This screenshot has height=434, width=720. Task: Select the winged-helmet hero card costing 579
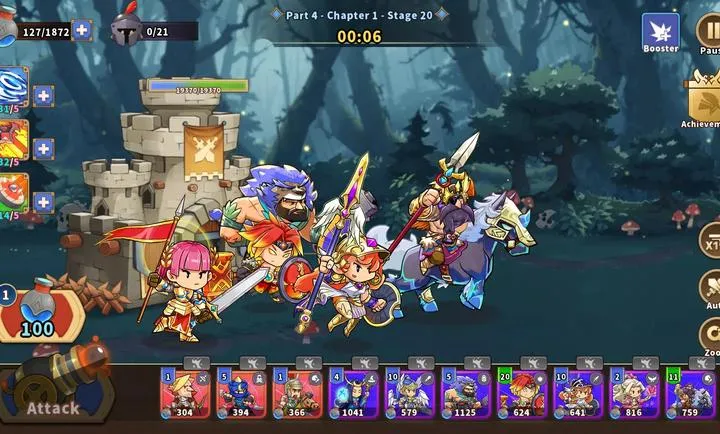(409, 393)
